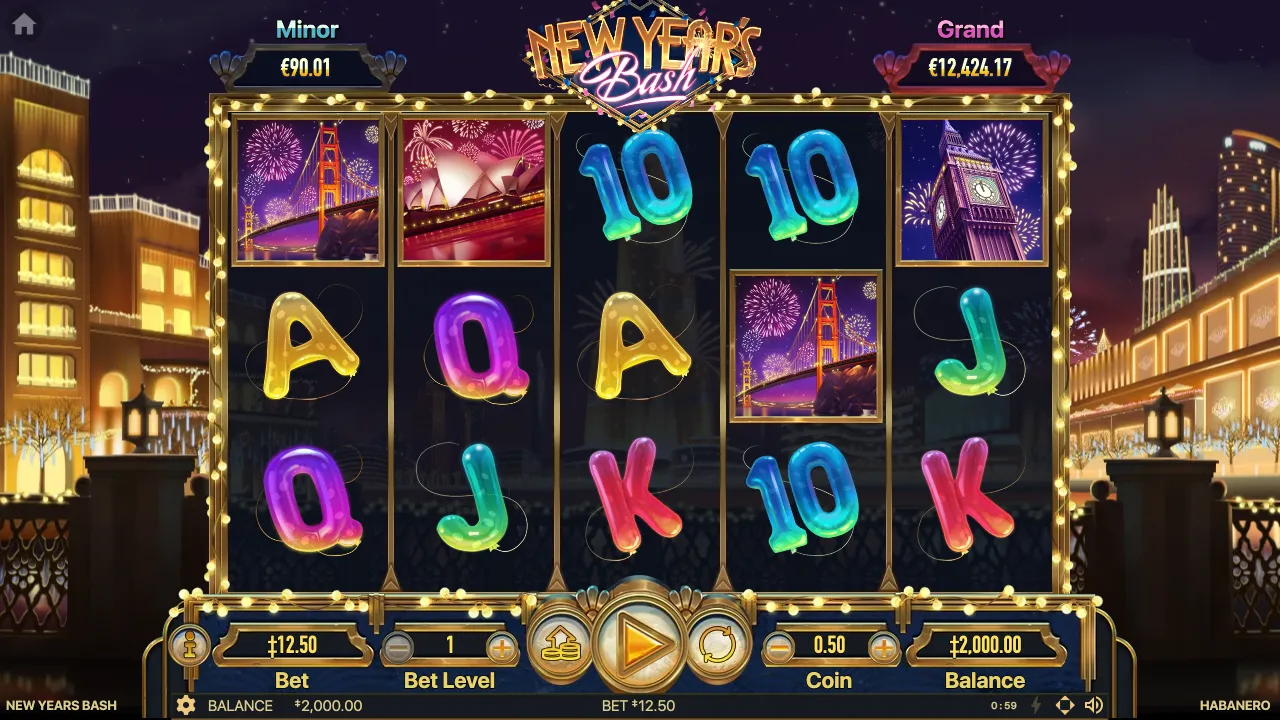
Task: Raise the Coin value with plus
Action: tap(883, 648)
